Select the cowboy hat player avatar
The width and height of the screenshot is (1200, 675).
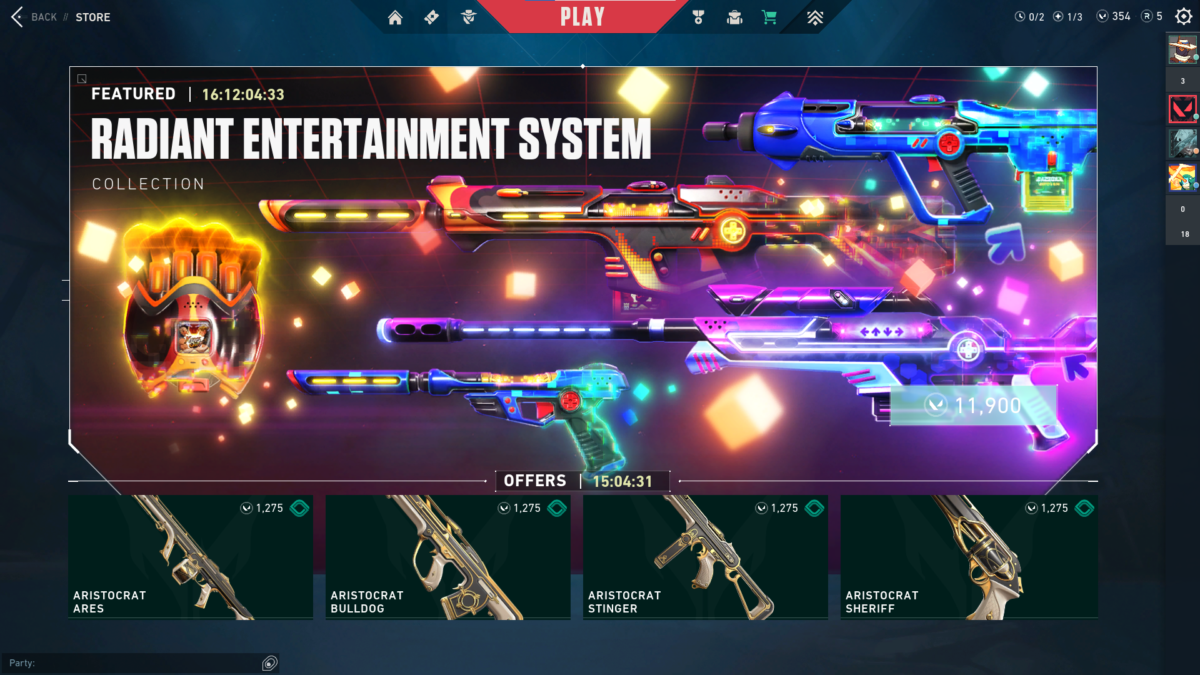(1182, 49)
